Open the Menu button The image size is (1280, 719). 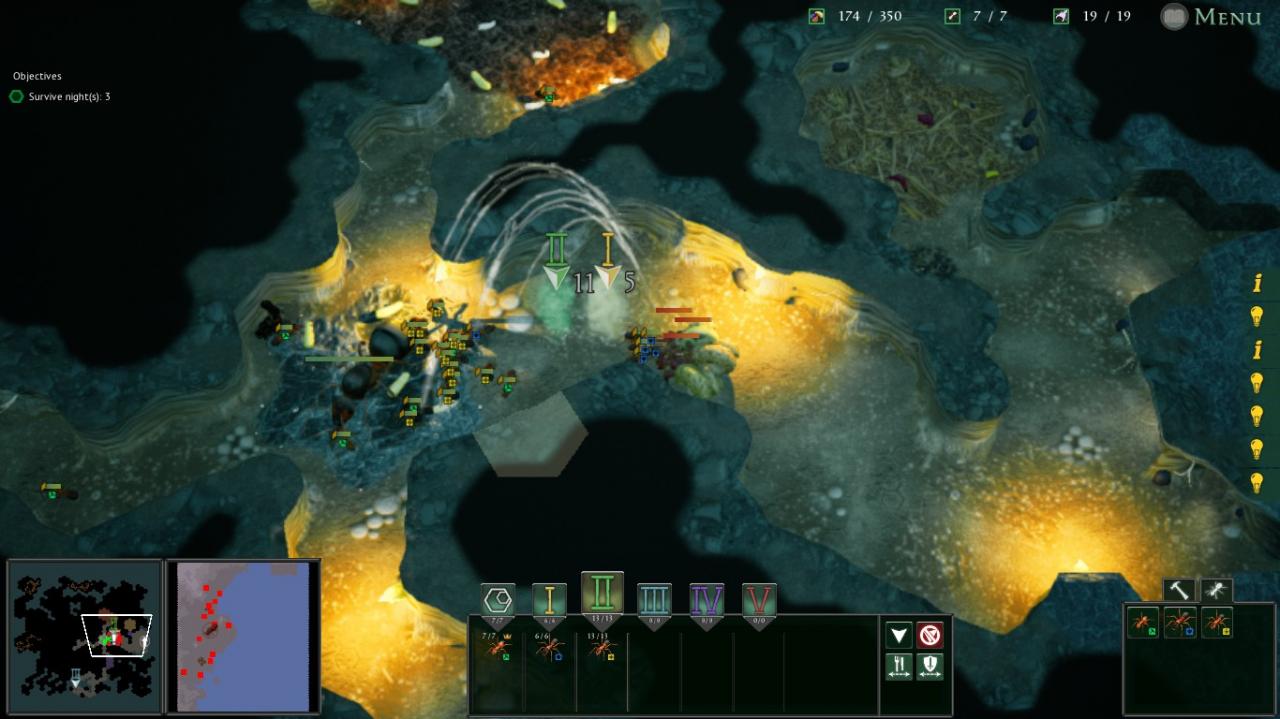click(1212, 17)
